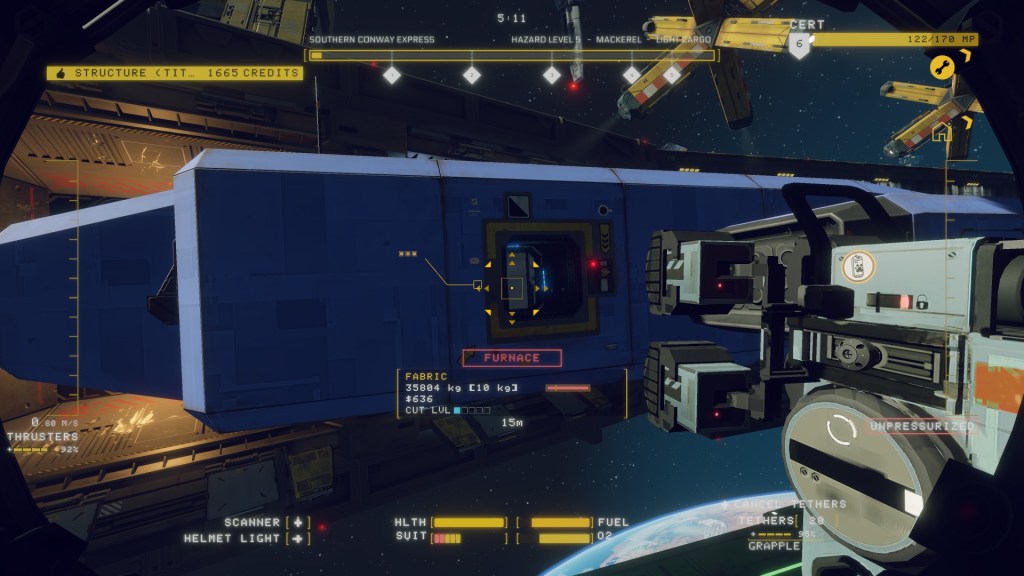Select salvage milestone marker 5
This screenshot has width=1024, height=576.
pos(672,74)
